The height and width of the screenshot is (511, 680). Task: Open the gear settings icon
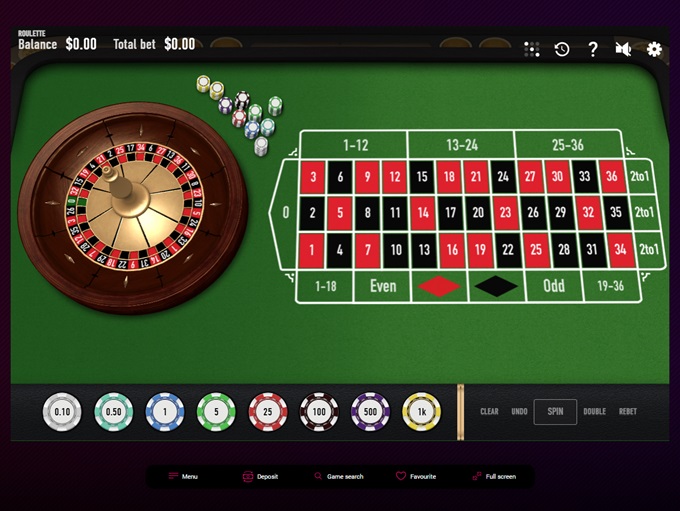(x=654, y=49)
